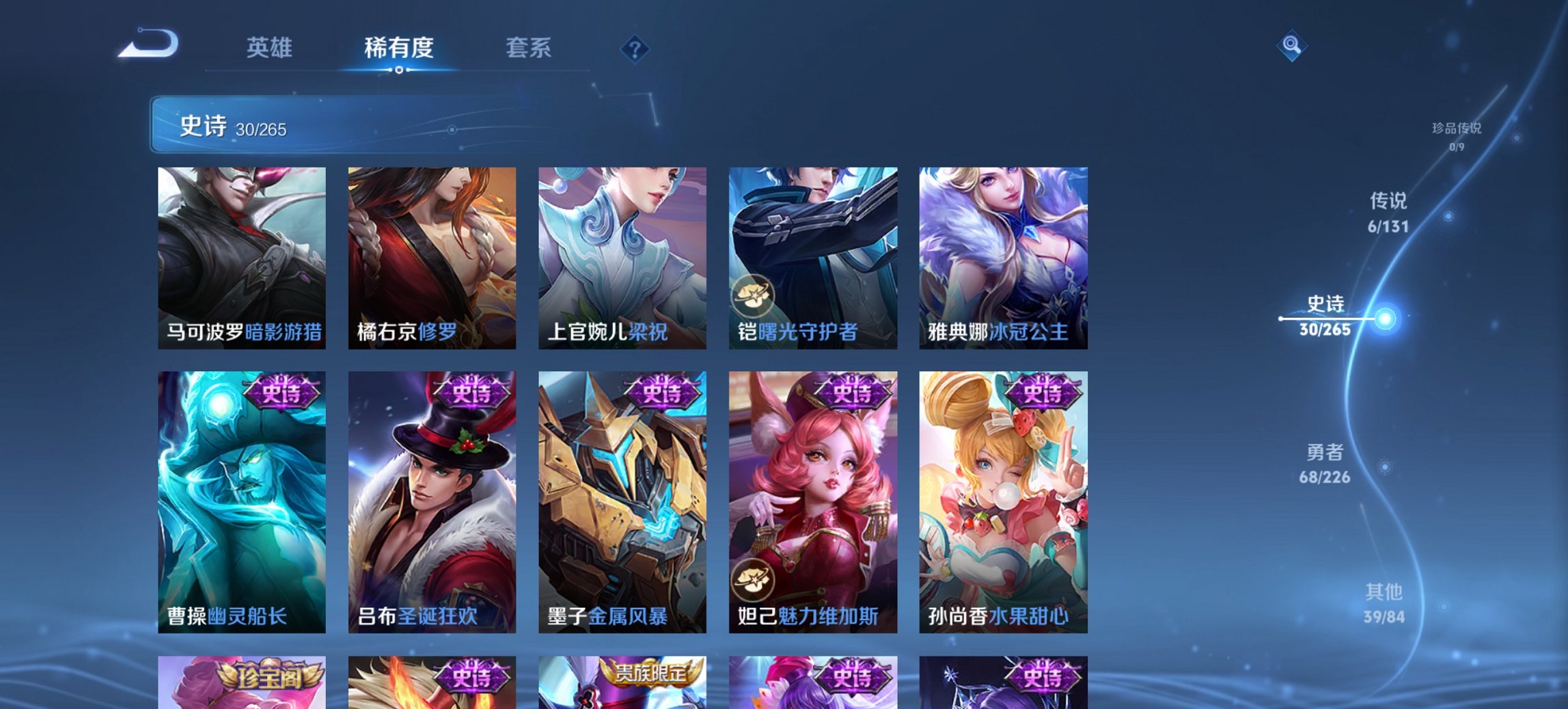Switch to the 套系 tab
1568x709 pixels.
point(529,48)
